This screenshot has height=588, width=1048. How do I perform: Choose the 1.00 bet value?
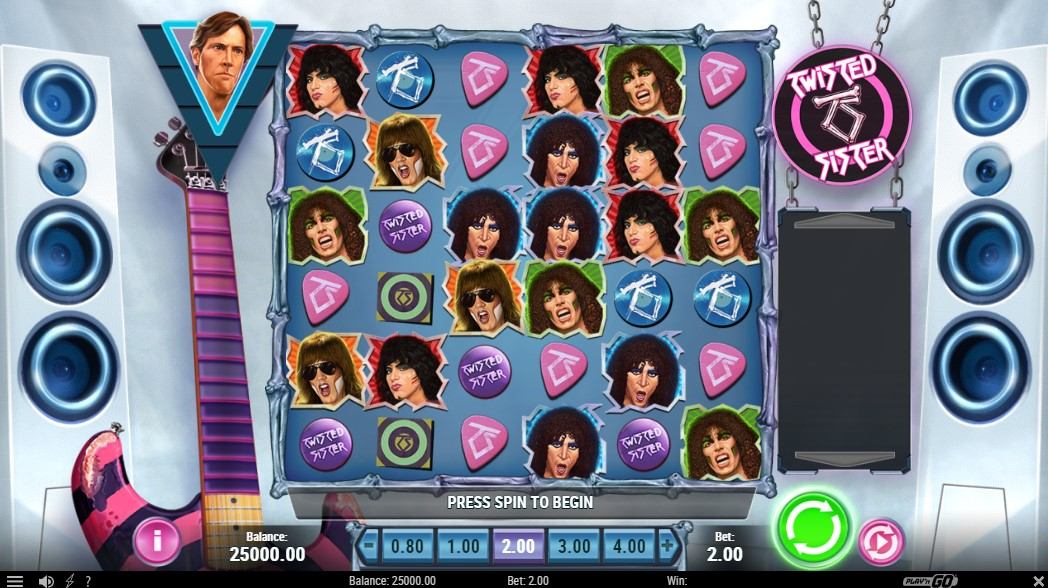pyautogui.click(x=462, y=547)
